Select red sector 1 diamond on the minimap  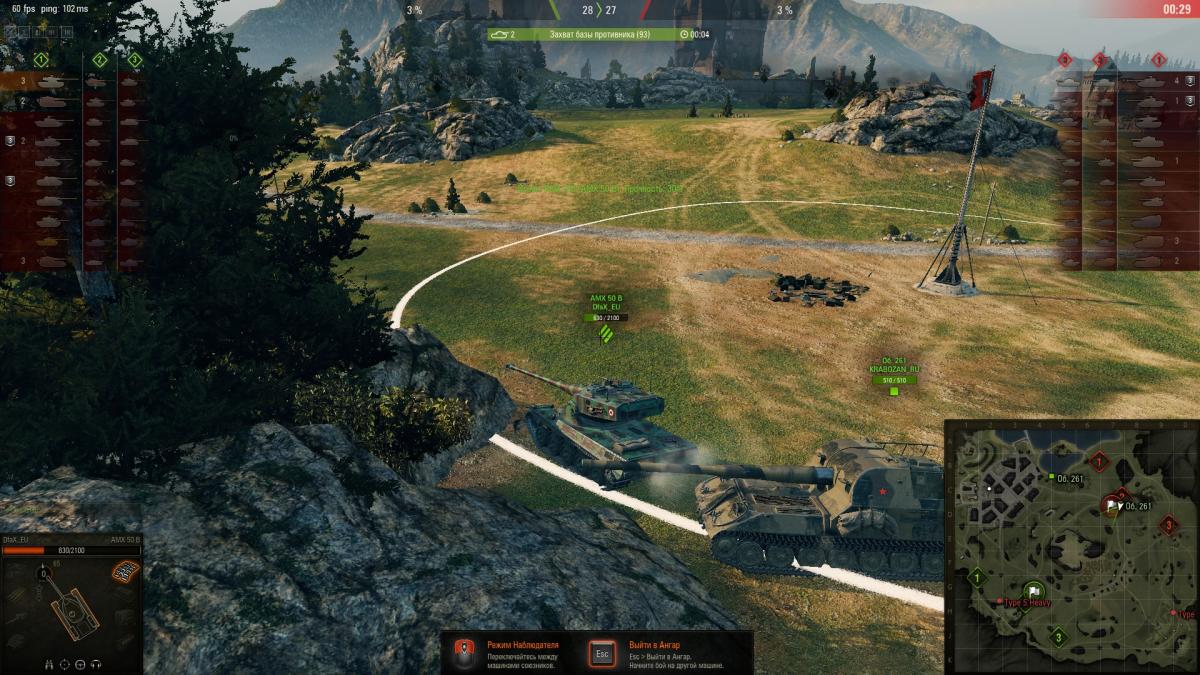[1101, 461]
